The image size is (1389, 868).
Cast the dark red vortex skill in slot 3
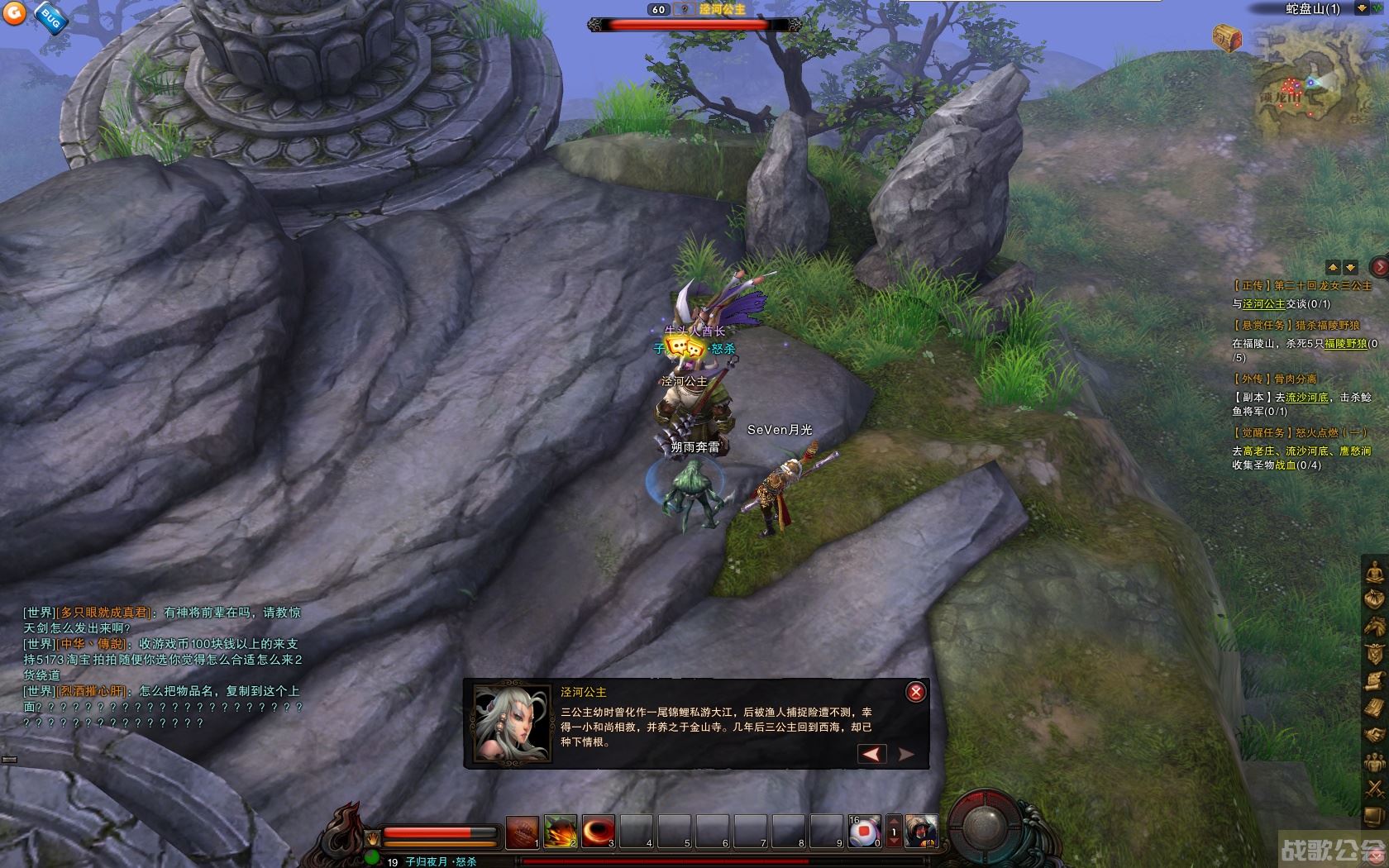click(x=598, y=832)
